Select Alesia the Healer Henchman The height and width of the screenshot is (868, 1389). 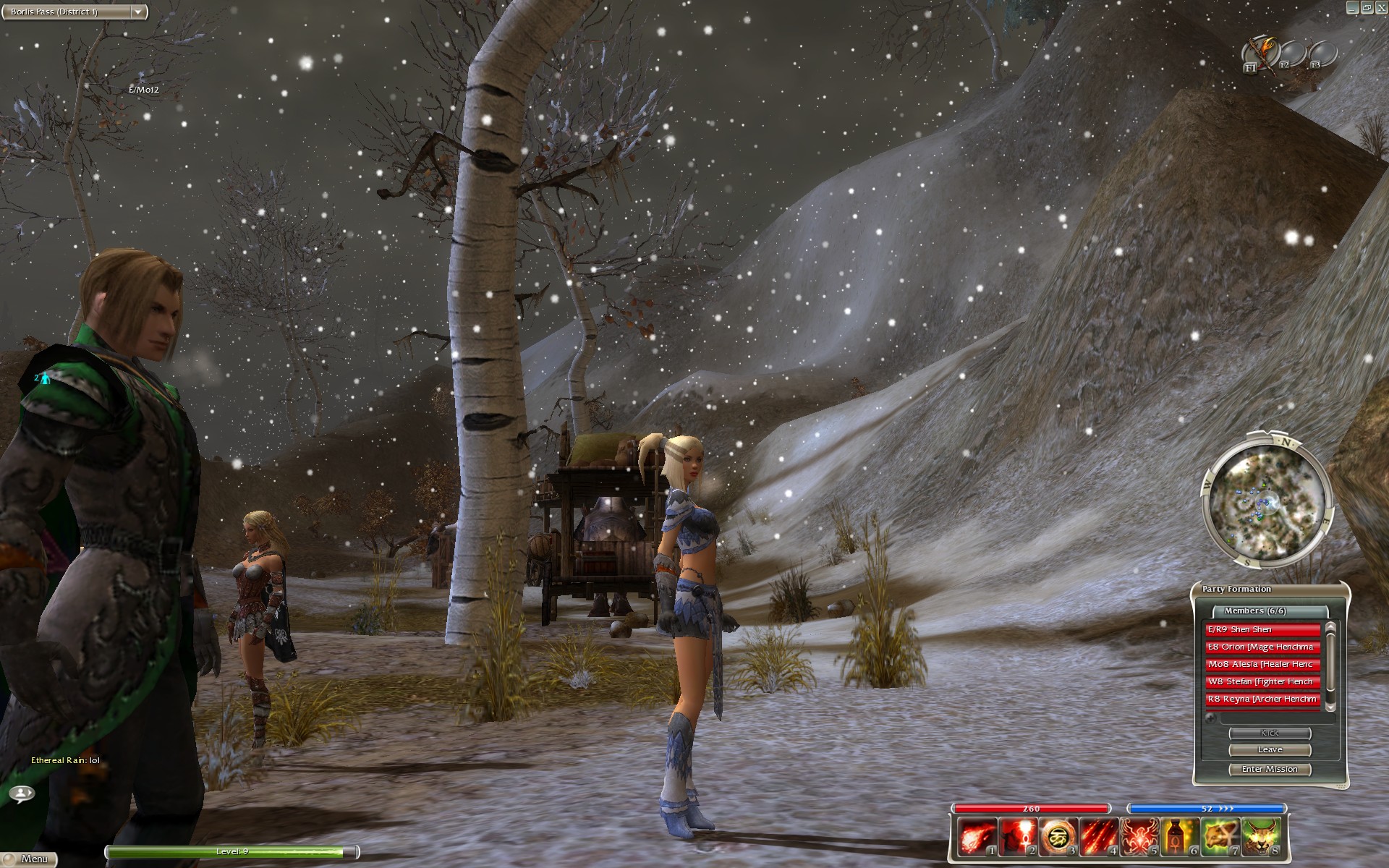point(1262,665)
